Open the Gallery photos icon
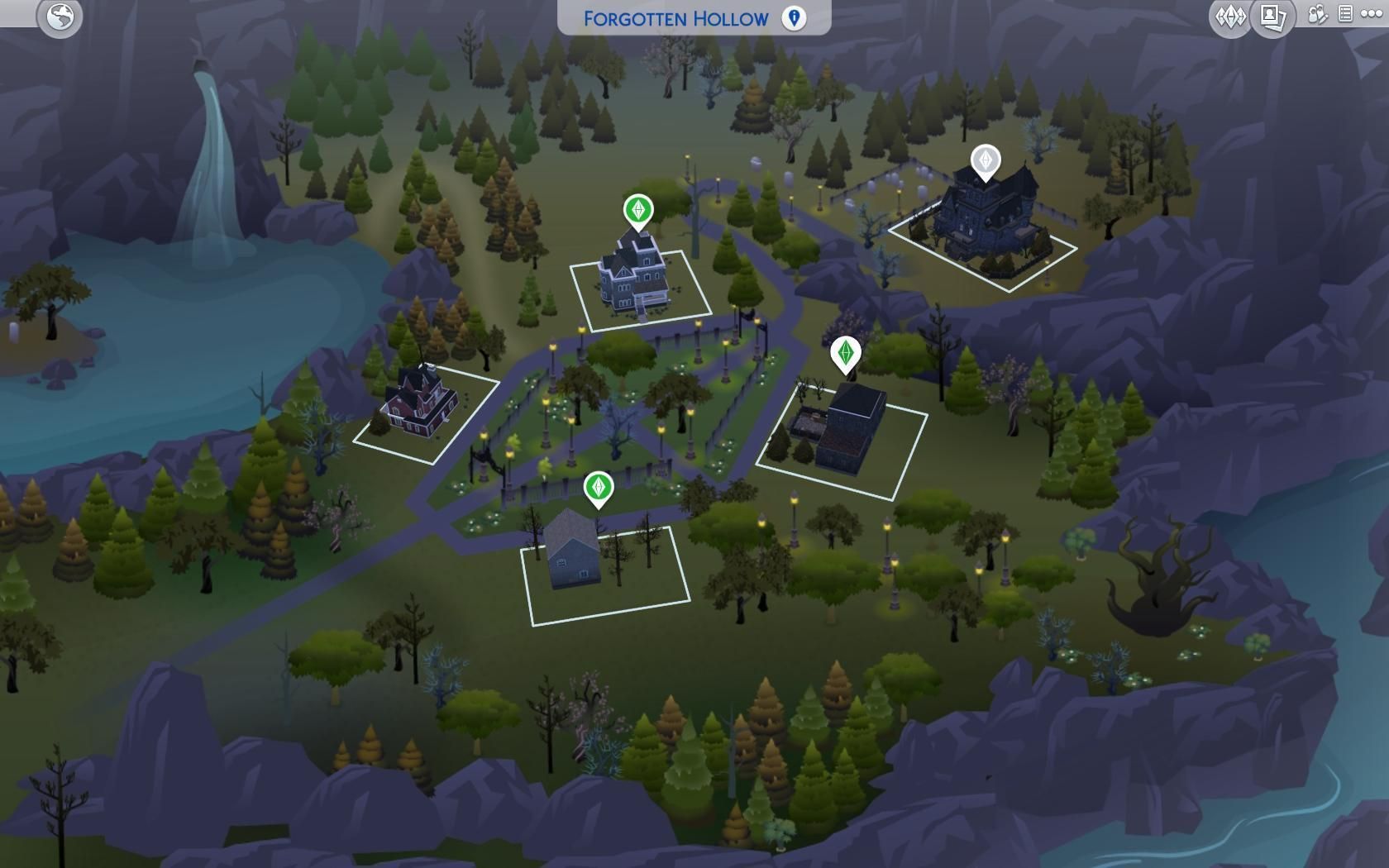The height and width of the screenshot is (868, 1389). [x=1272, y=17]
